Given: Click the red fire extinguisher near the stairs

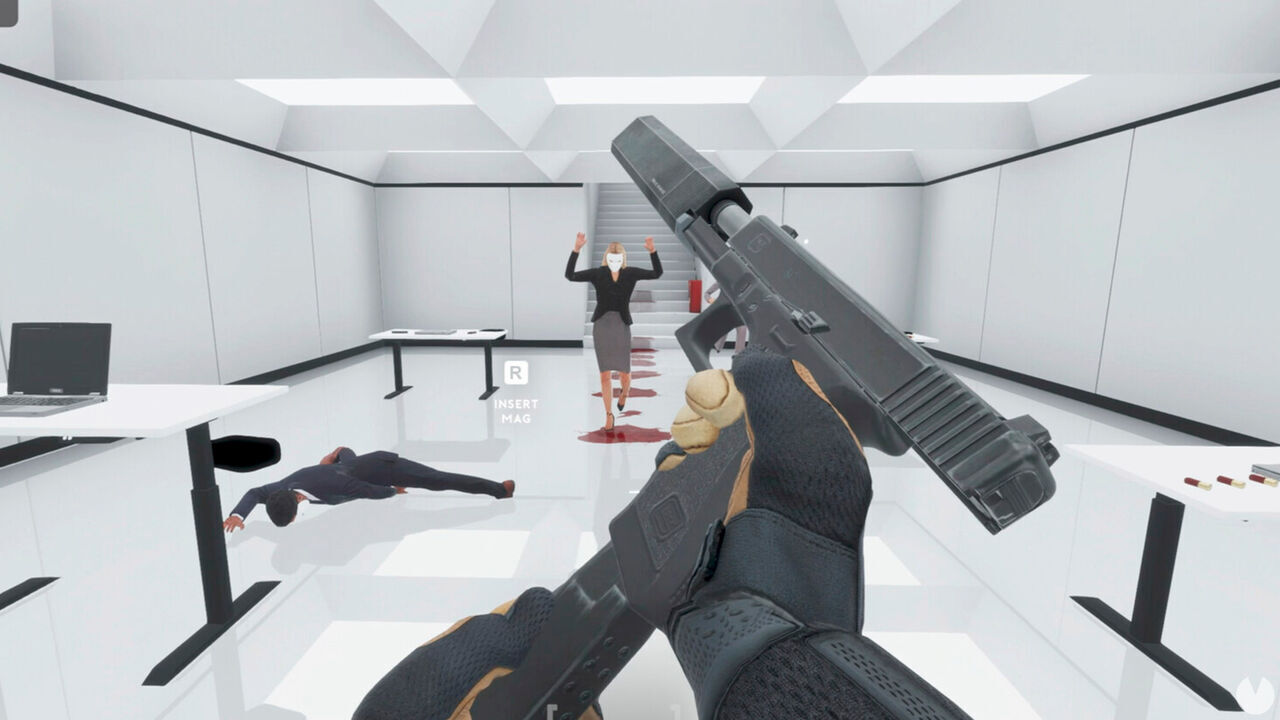Looking at the screenshot, I should coord(695,294).
